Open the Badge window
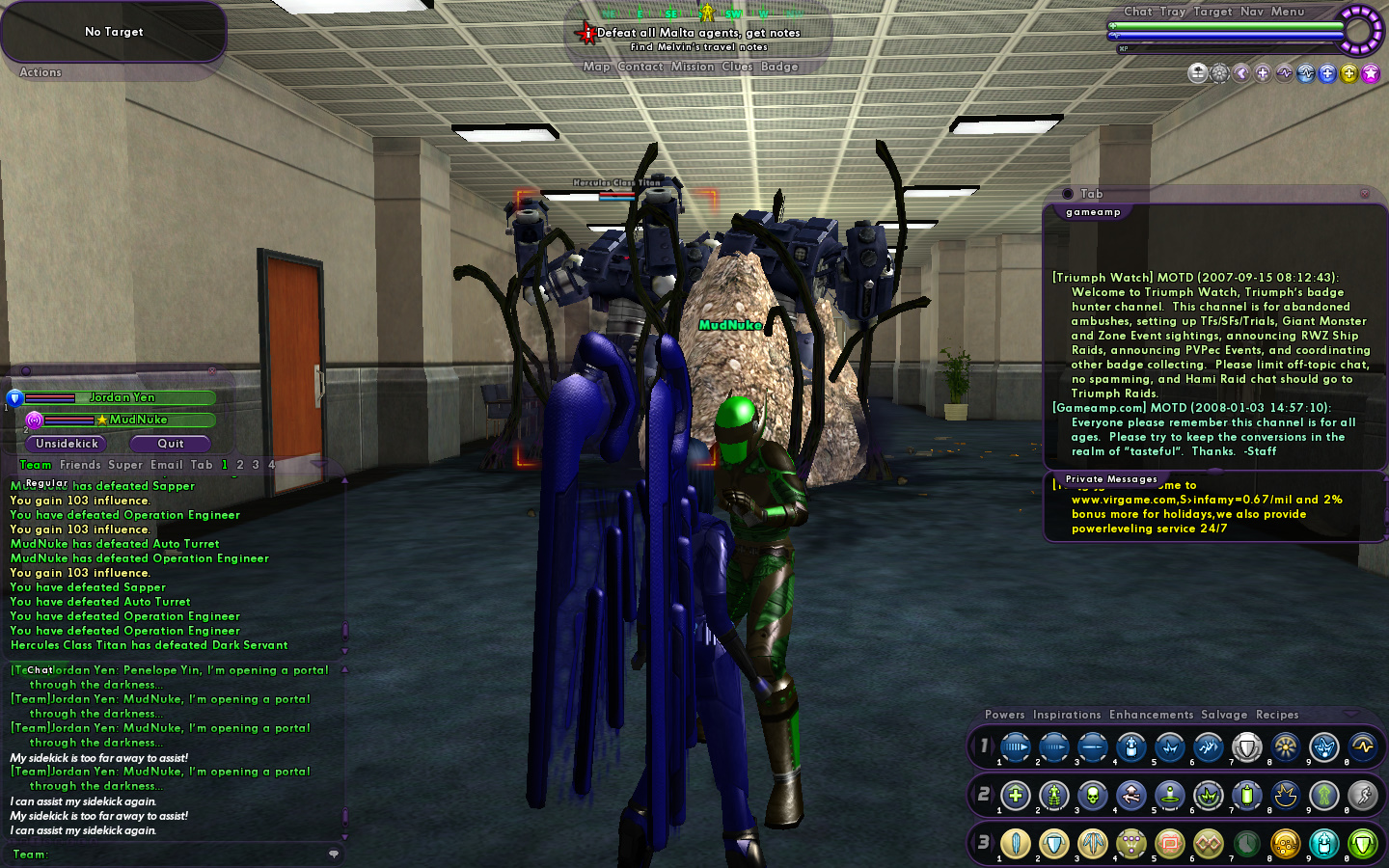This screenshot has height=868, width=1389. [x=779, y=67]
